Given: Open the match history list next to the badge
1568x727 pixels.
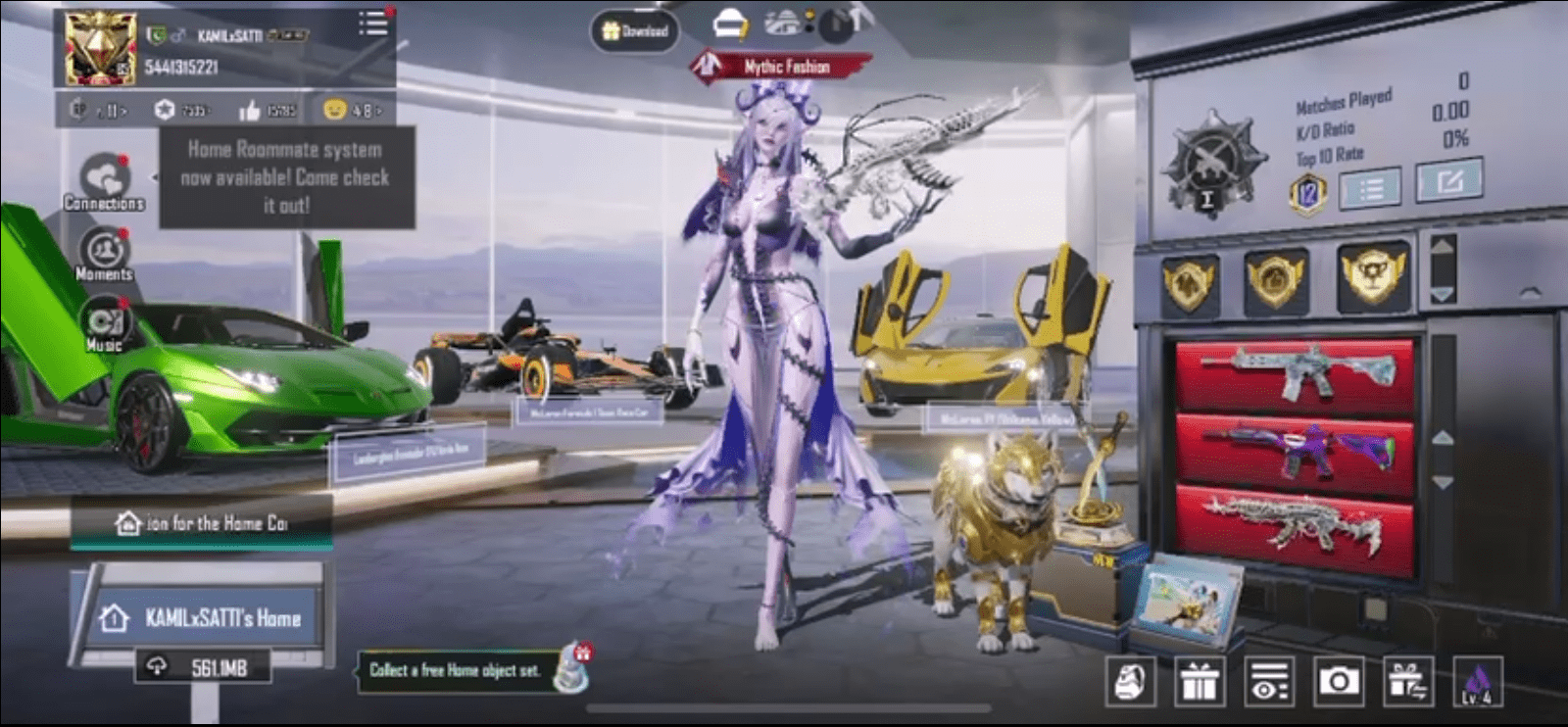Looking at the screenshot, I should coord(1371,186).
